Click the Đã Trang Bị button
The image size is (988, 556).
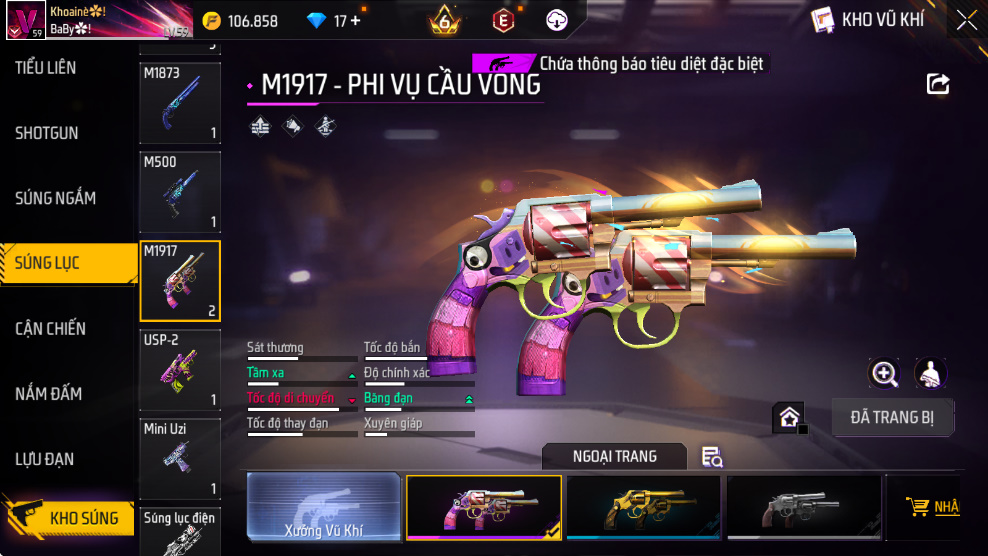(893, 418)
